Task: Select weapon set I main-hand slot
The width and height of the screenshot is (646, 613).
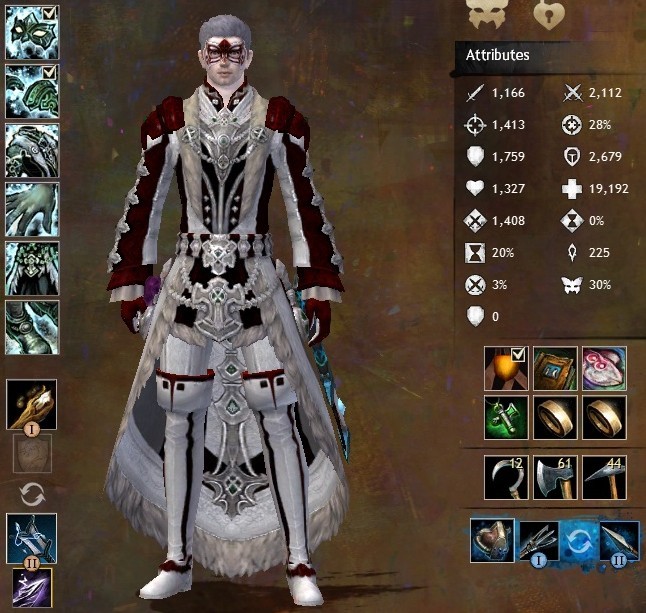Action: point(32,405)
